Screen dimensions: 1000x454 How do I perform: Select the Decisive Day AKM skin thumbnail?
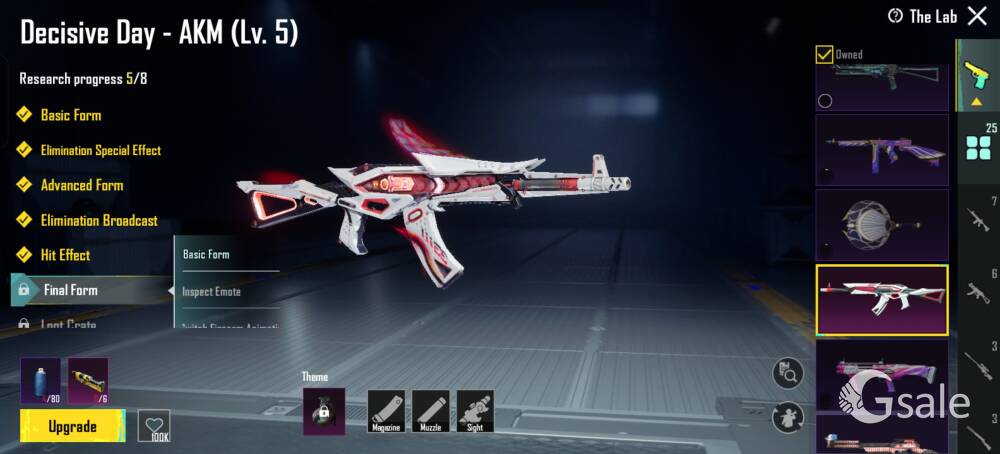881,300
